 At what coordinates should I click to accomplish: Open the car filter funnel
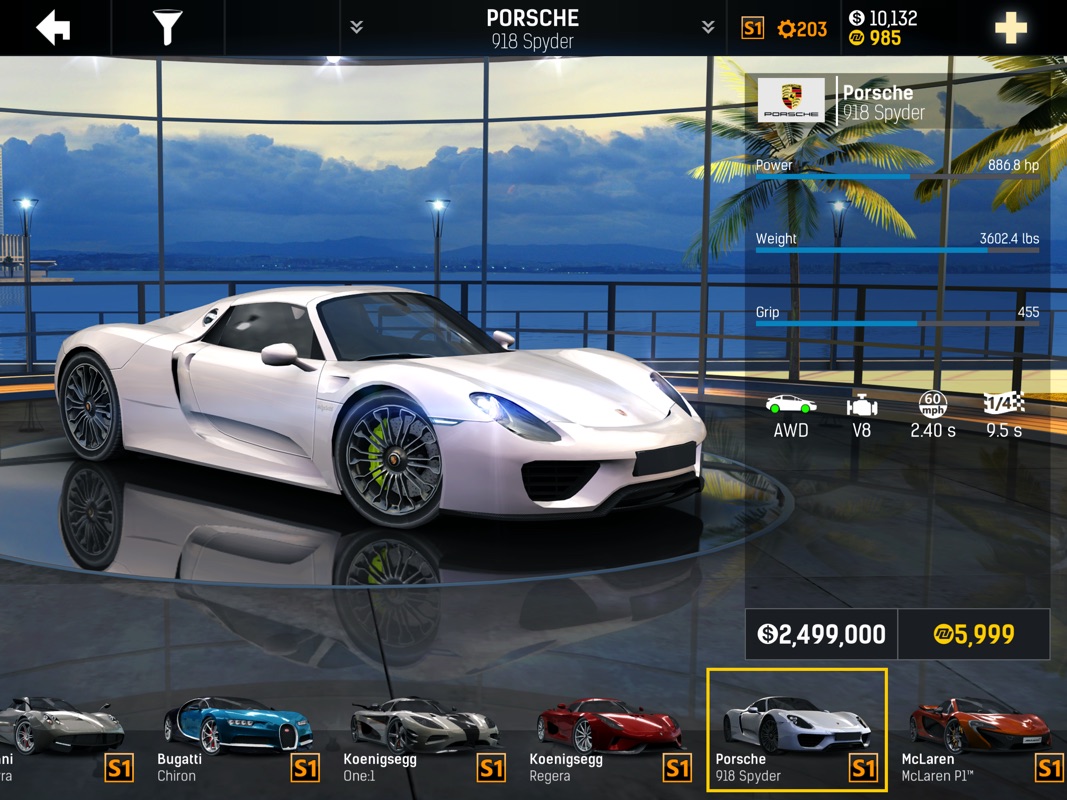pos(167,28)
